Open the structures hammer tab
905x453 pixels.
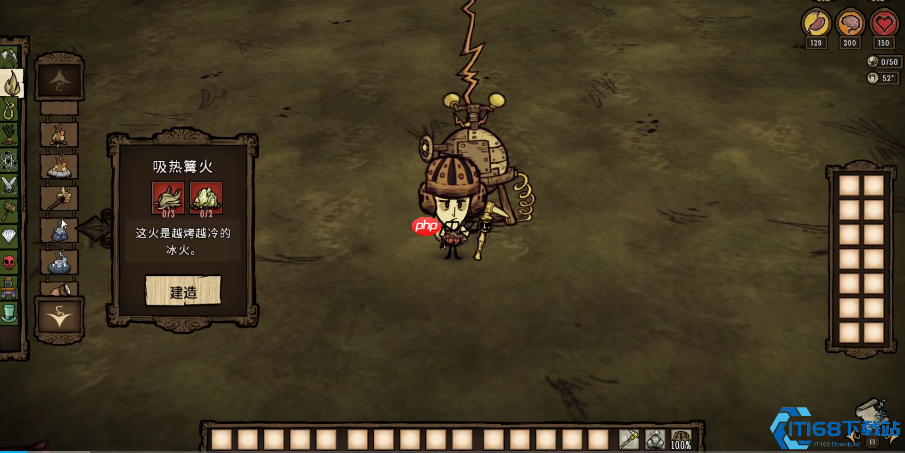10,211
